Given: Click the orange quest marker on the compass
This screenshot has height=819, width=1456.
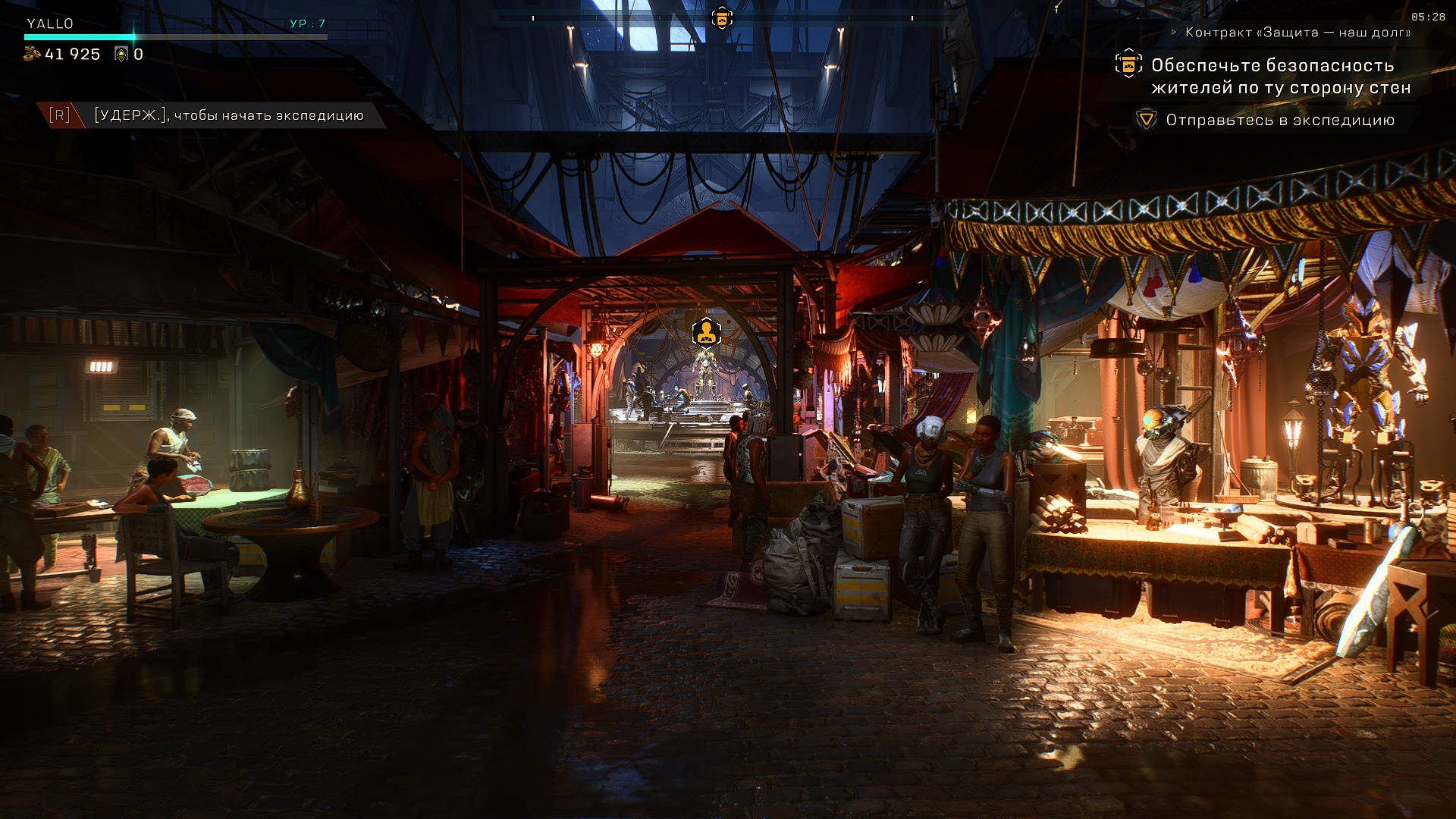Looking at the screenshot, I should [721, 17].
